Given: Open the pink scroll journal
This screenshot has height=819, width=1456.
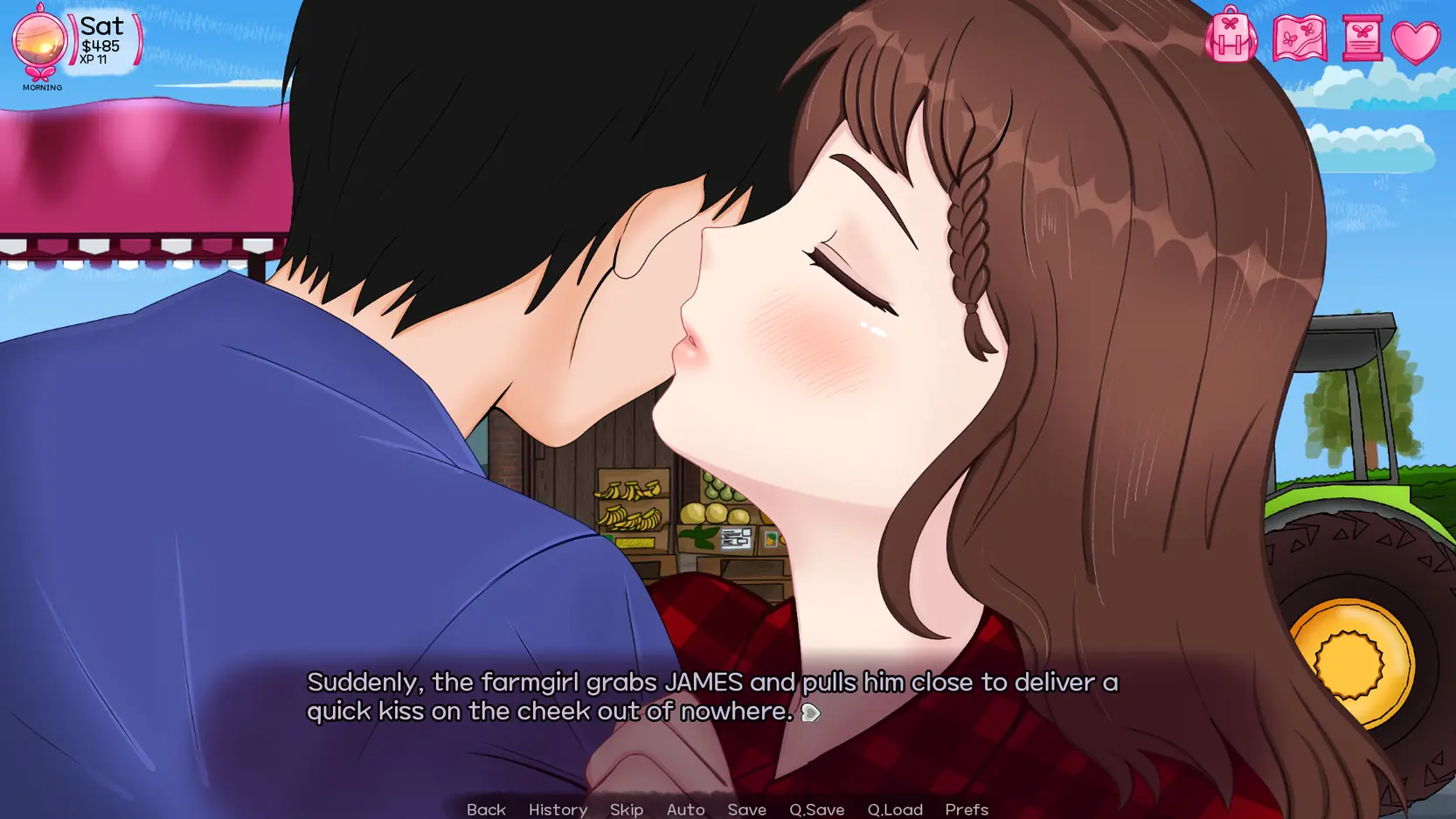Looking at the screenshot, I should pos(1362,38).
